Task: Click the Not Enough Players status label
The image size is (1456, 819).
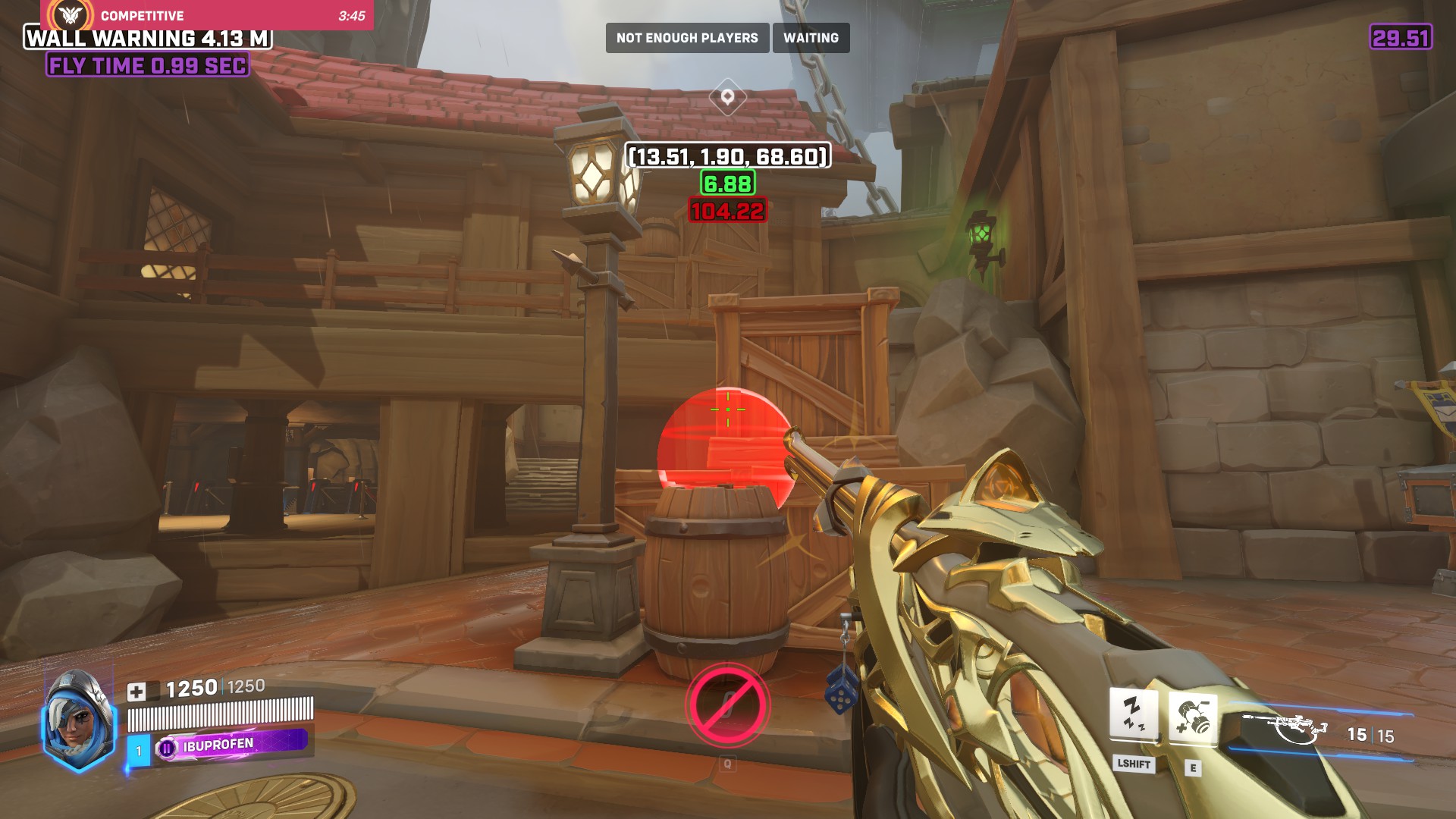Action: point(687,38)
